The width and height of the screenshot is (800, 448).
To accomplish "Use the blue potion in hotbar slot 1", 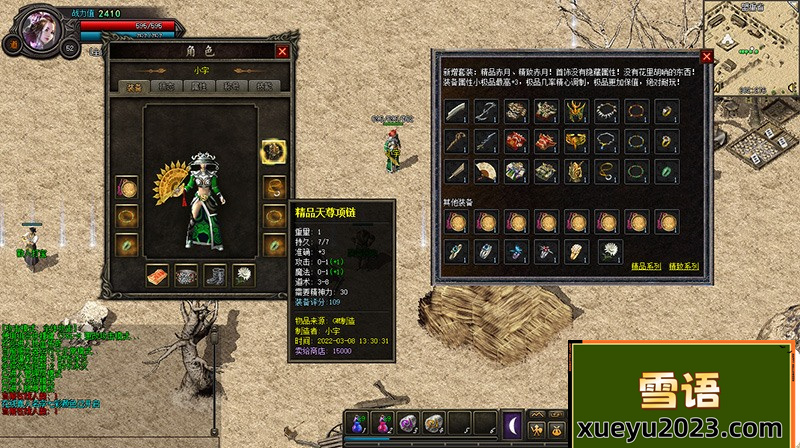I will click(359, 424).
